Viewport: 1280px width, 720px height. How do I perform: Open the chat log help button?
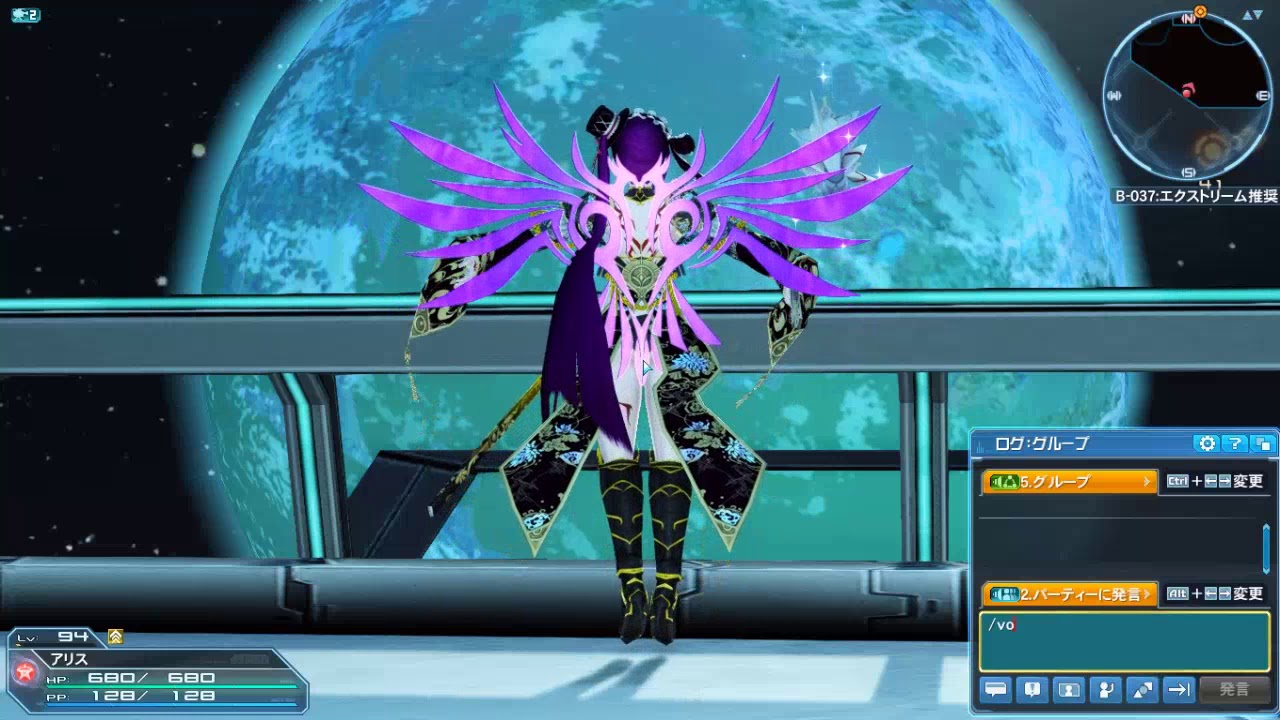pos(1235,444)
